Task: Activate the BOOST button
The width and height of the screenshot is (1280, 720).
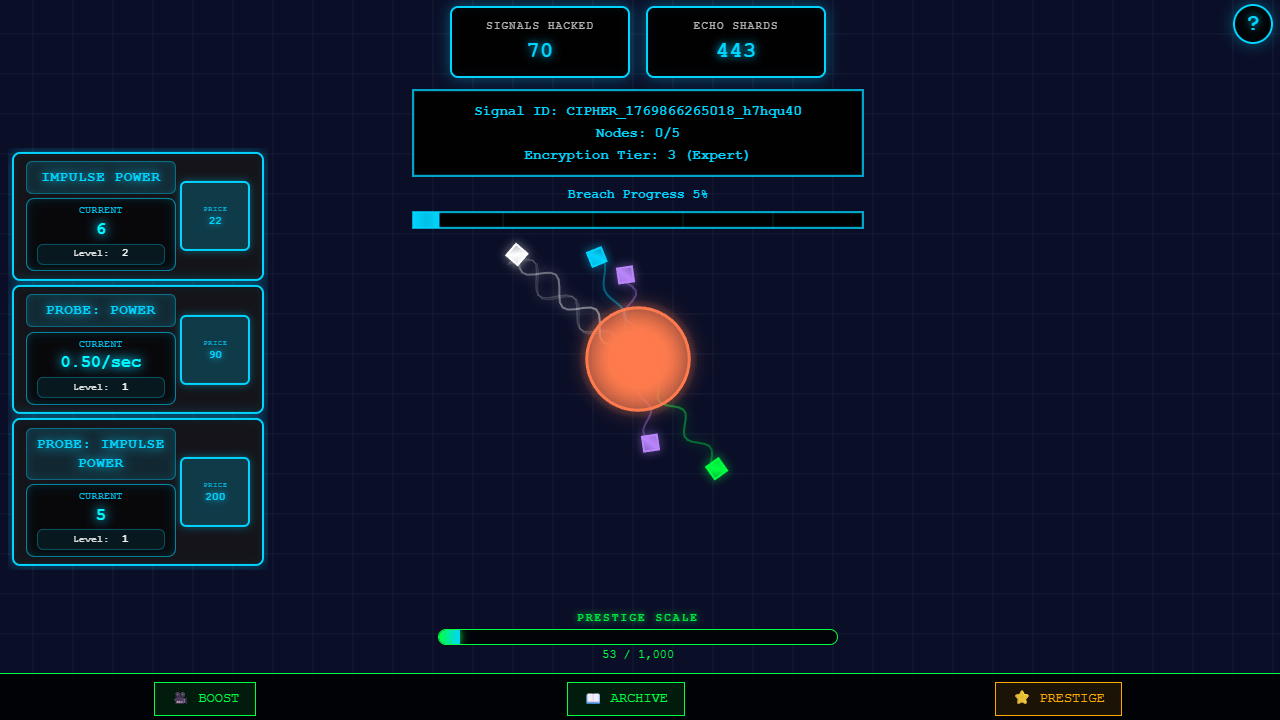Action: [x=205, y=698]
